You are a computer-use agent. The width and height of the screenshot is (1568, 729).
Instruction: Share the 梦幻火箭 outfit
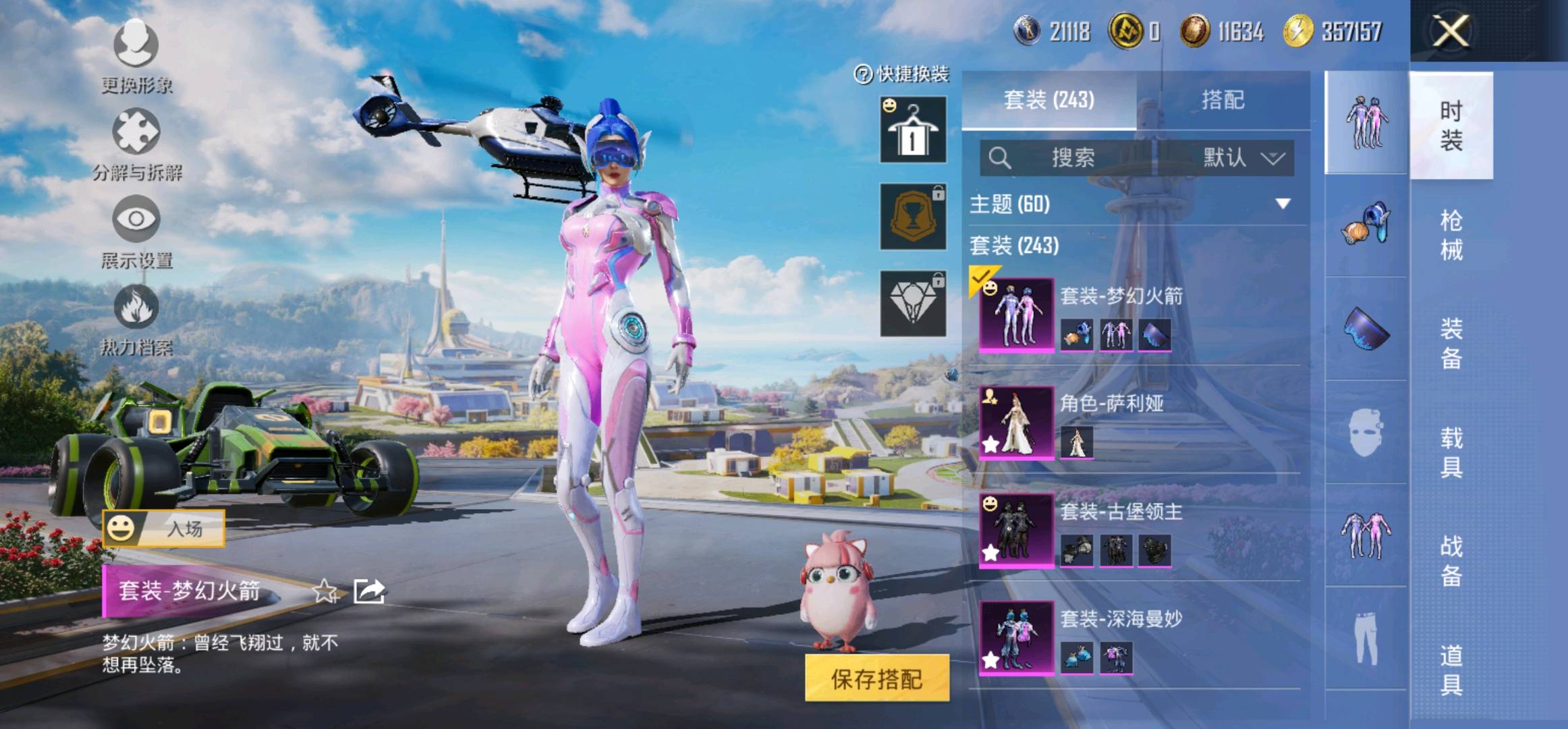(369, 591)
